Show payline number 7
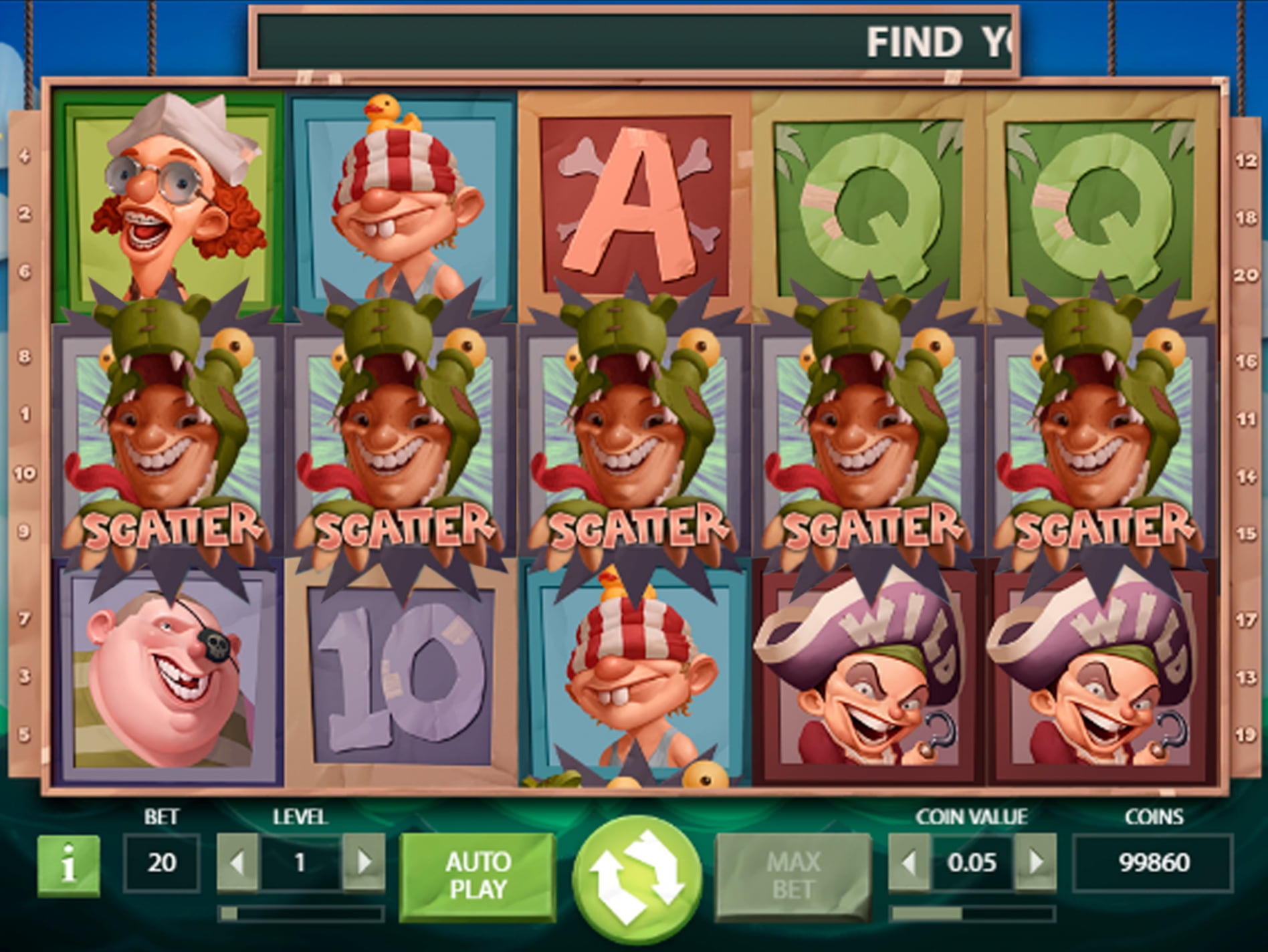The image size is (1268, 952). pyautogui.click(x=25, y=619)
